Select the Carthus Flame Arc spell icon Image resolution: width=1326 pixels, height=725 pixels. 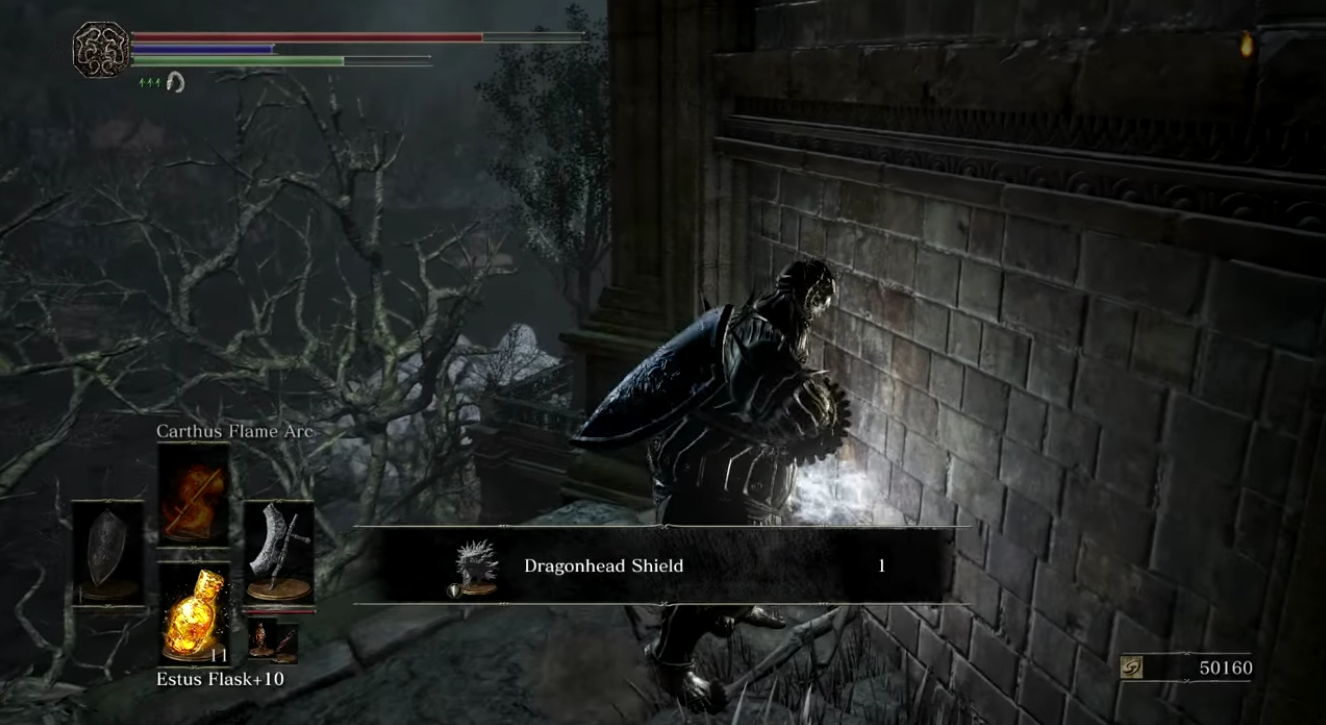click(x=193, y=490)
